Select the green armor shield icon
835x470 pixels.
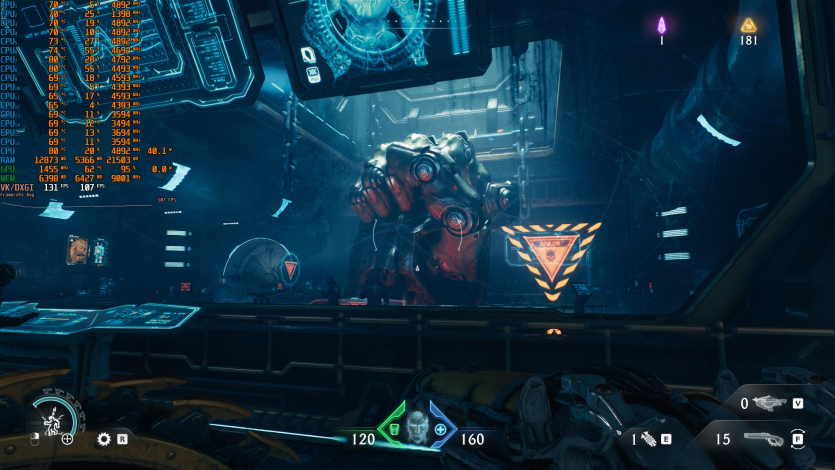click(x=394, y=430)
